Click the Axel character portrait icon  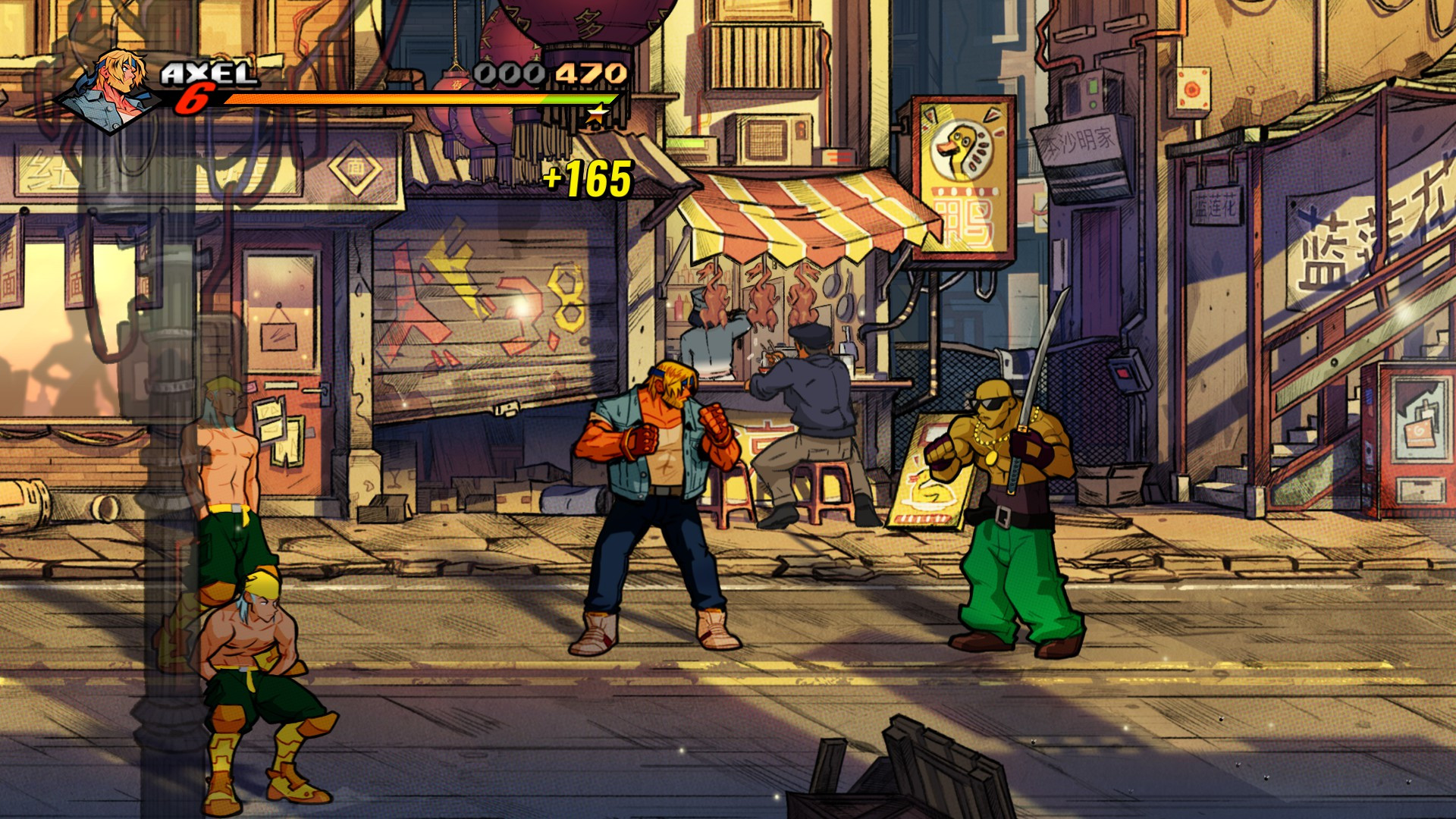coord(114,83)
